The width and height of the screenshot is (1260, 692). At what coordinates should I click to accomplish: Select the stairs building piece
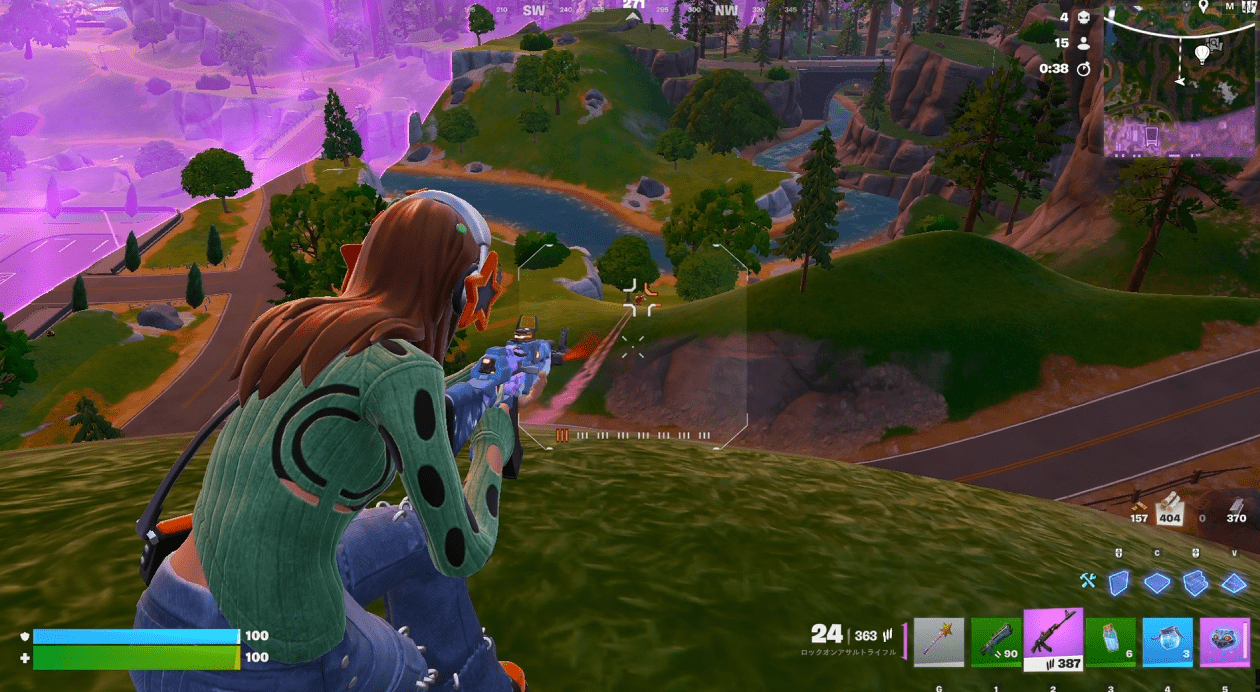[x=1195, y=583]
